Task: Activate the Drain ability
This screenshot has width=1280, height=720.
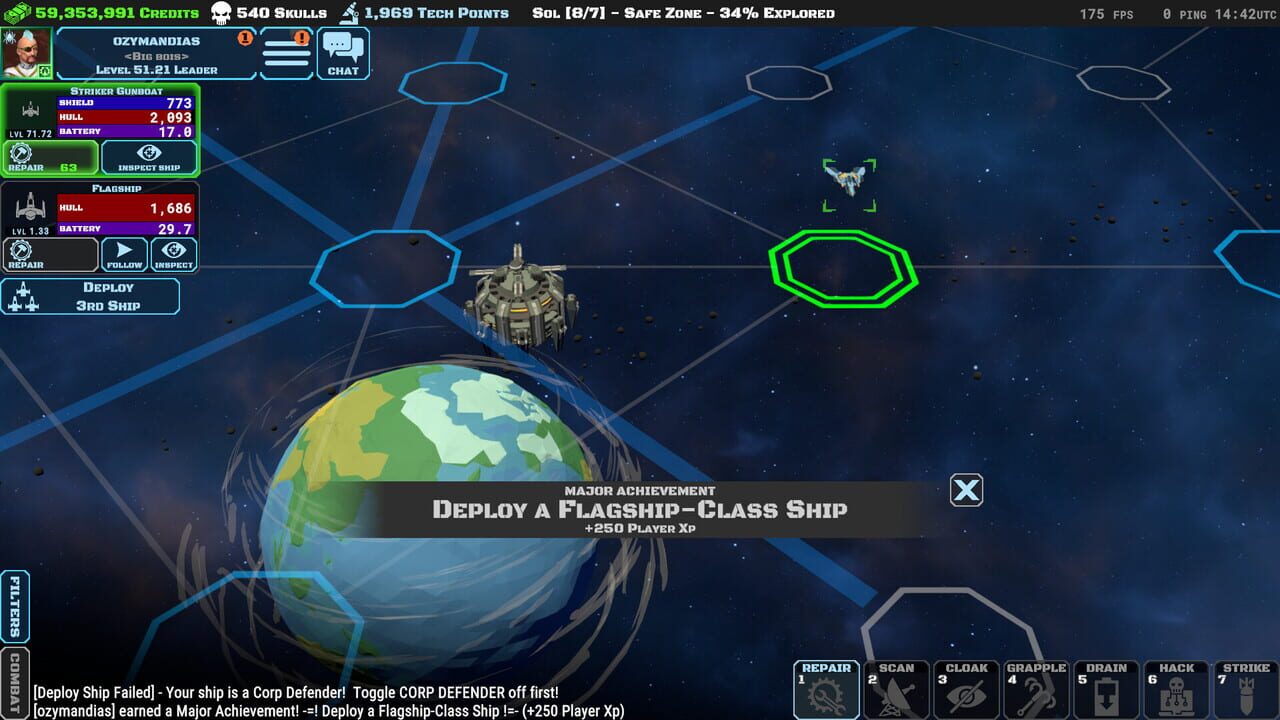Action: point(1106,688)
